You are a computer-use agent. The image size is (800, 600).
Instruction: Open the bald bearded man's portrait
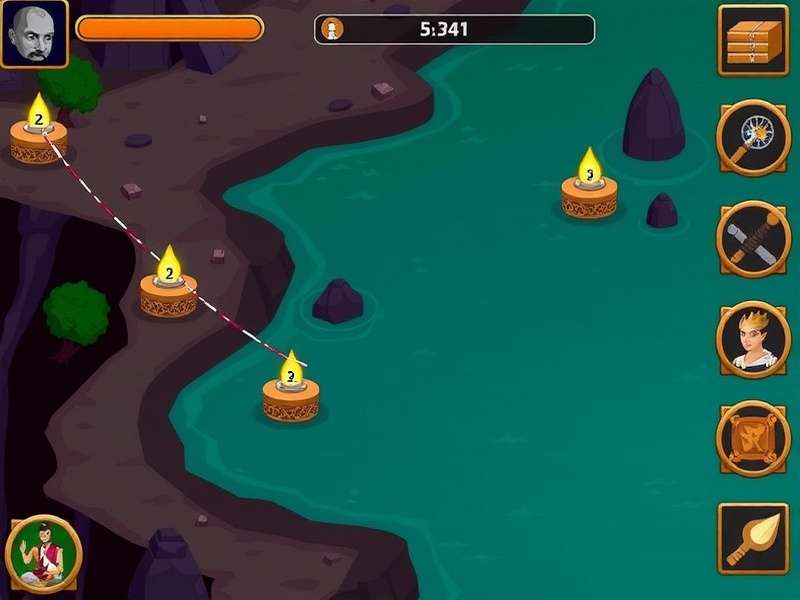34,33
